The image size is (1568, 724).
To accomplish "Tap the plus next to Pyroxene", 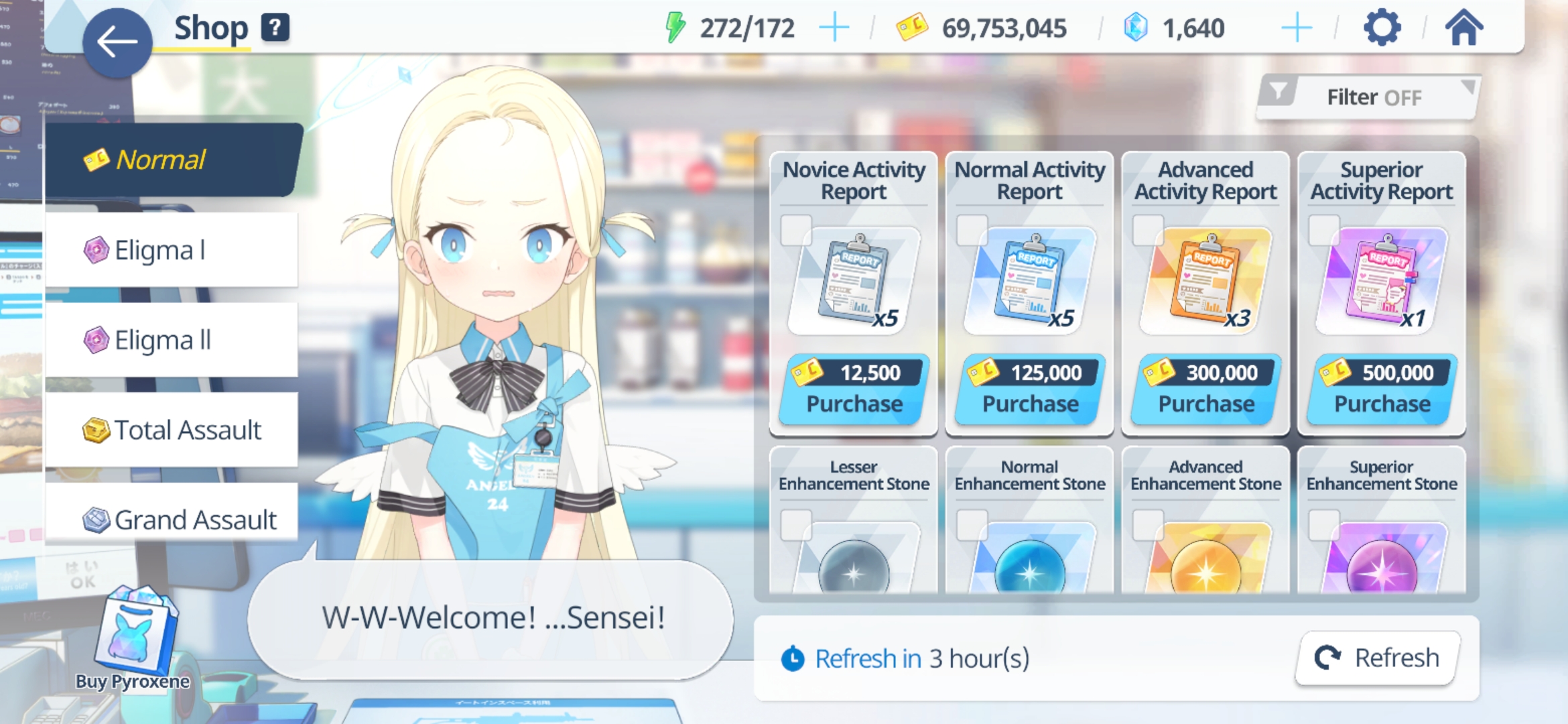I will 1297,27.
